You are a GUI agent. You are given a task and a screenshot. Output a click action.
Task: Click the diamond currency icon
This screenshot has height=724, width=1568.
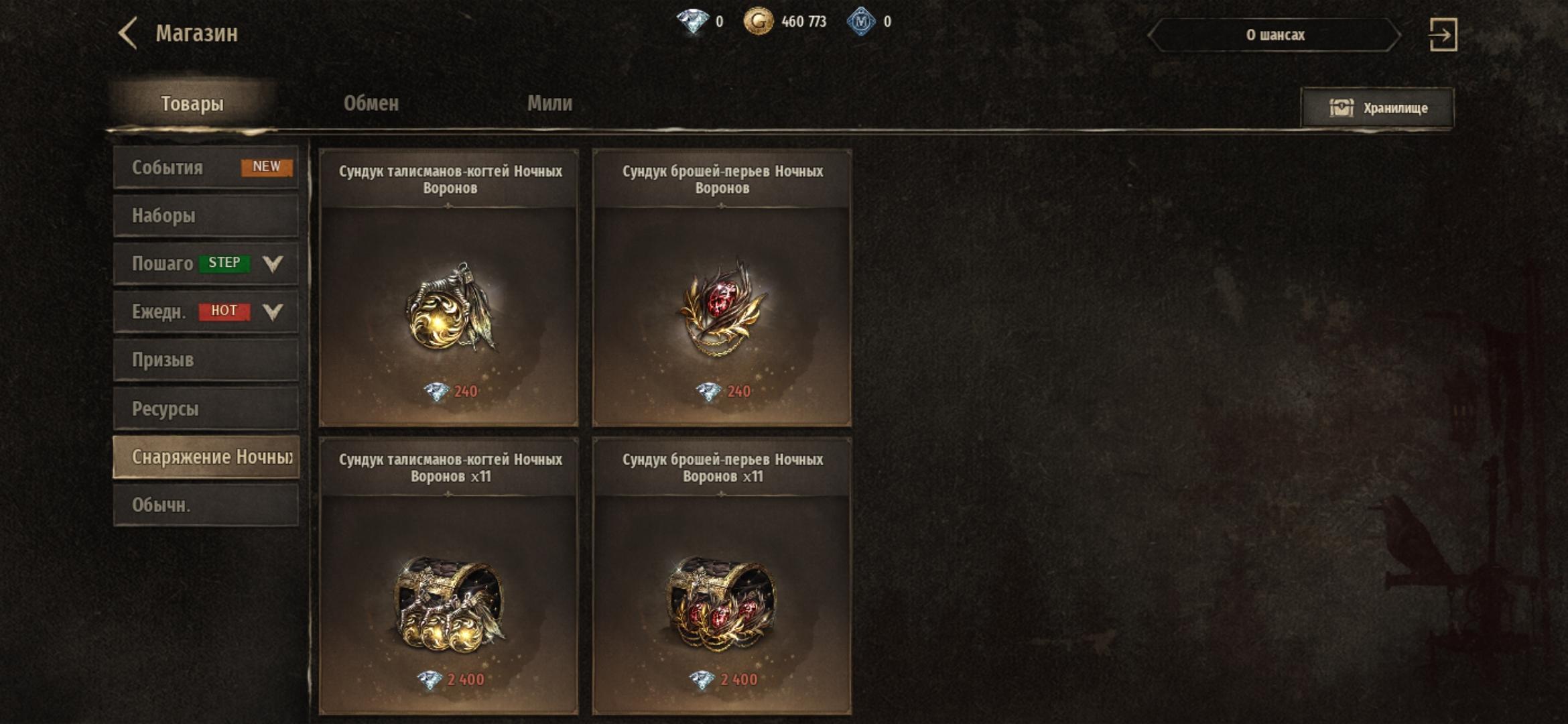(x=693, y=21)
